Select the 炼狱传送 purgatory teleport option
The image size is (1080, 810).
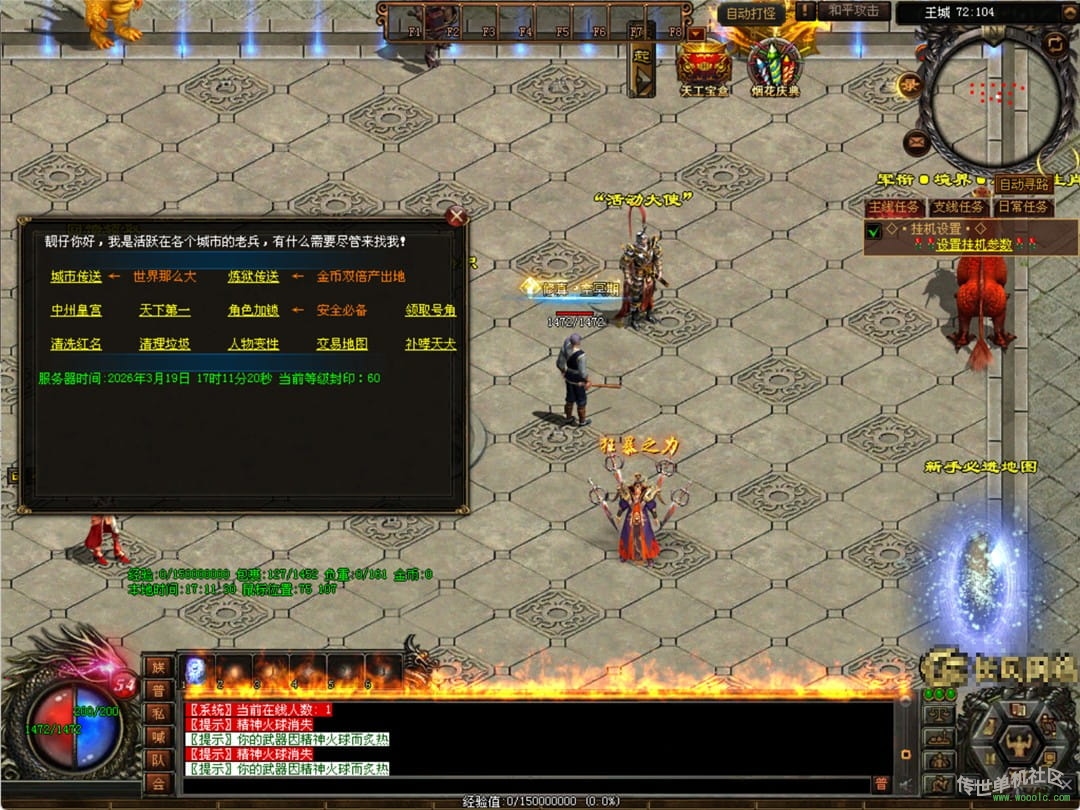tap(253, 276)
